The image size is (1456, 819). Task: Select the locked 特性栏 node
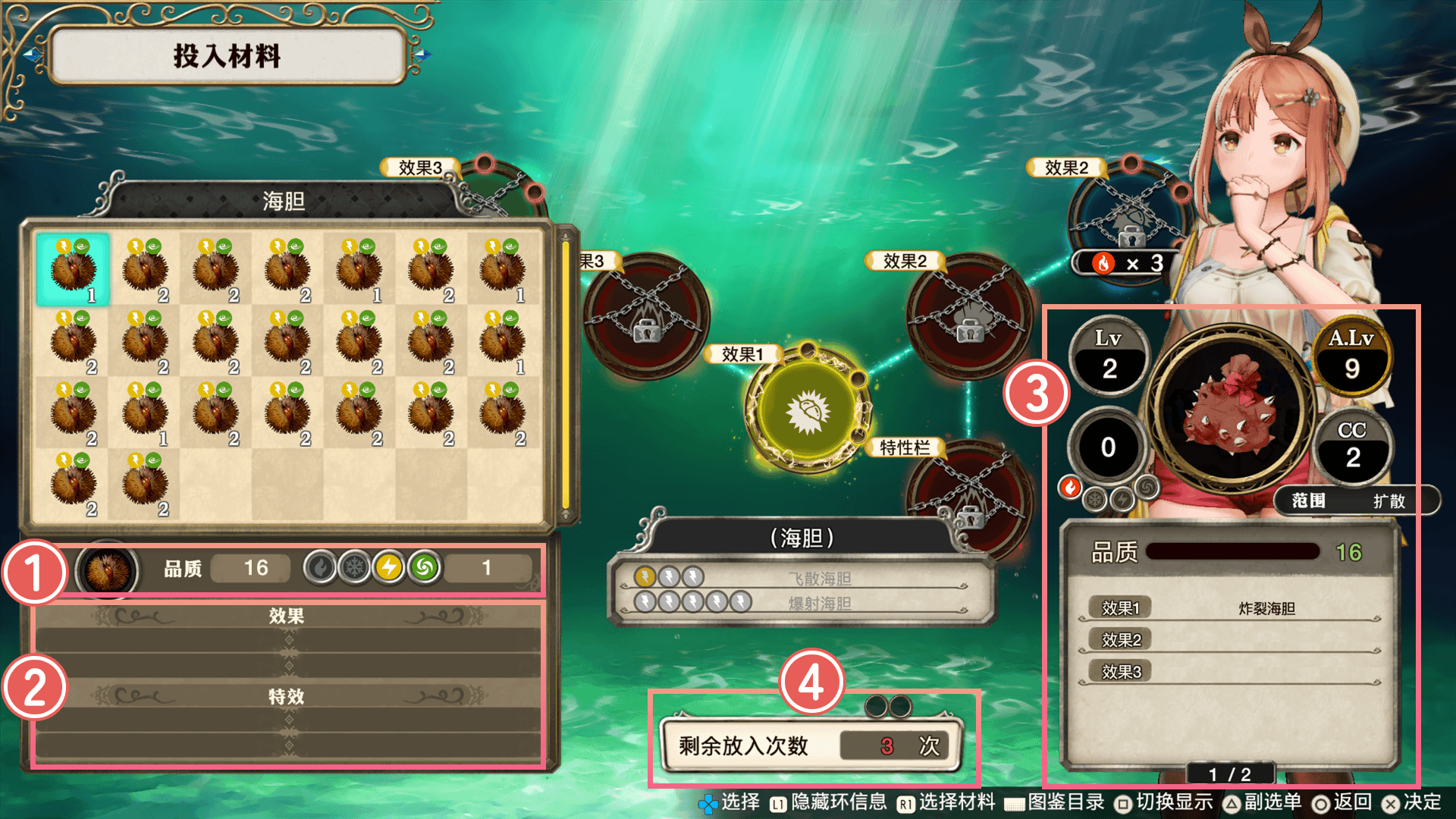click(x=970, y=500)
